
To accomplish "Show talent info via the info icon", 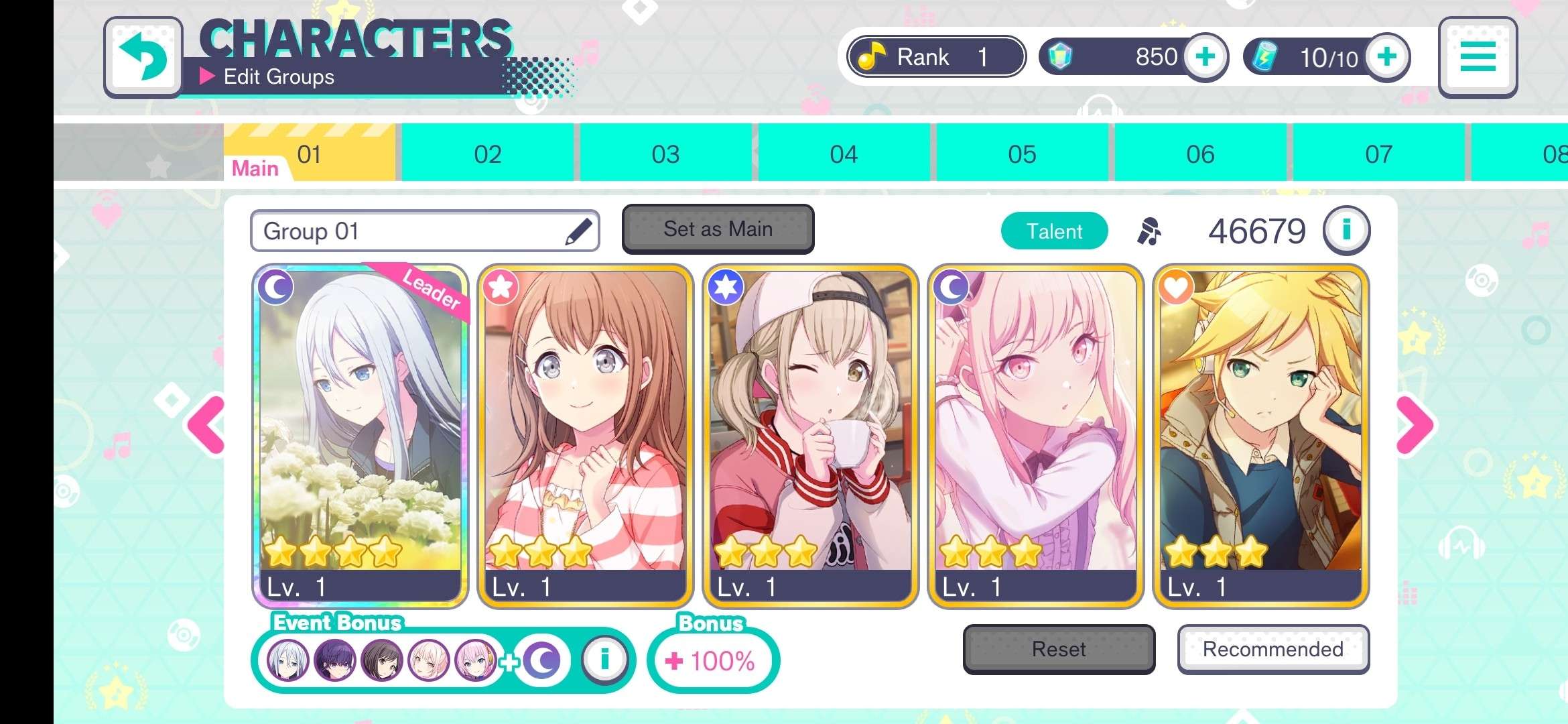I will (1346, 231).
